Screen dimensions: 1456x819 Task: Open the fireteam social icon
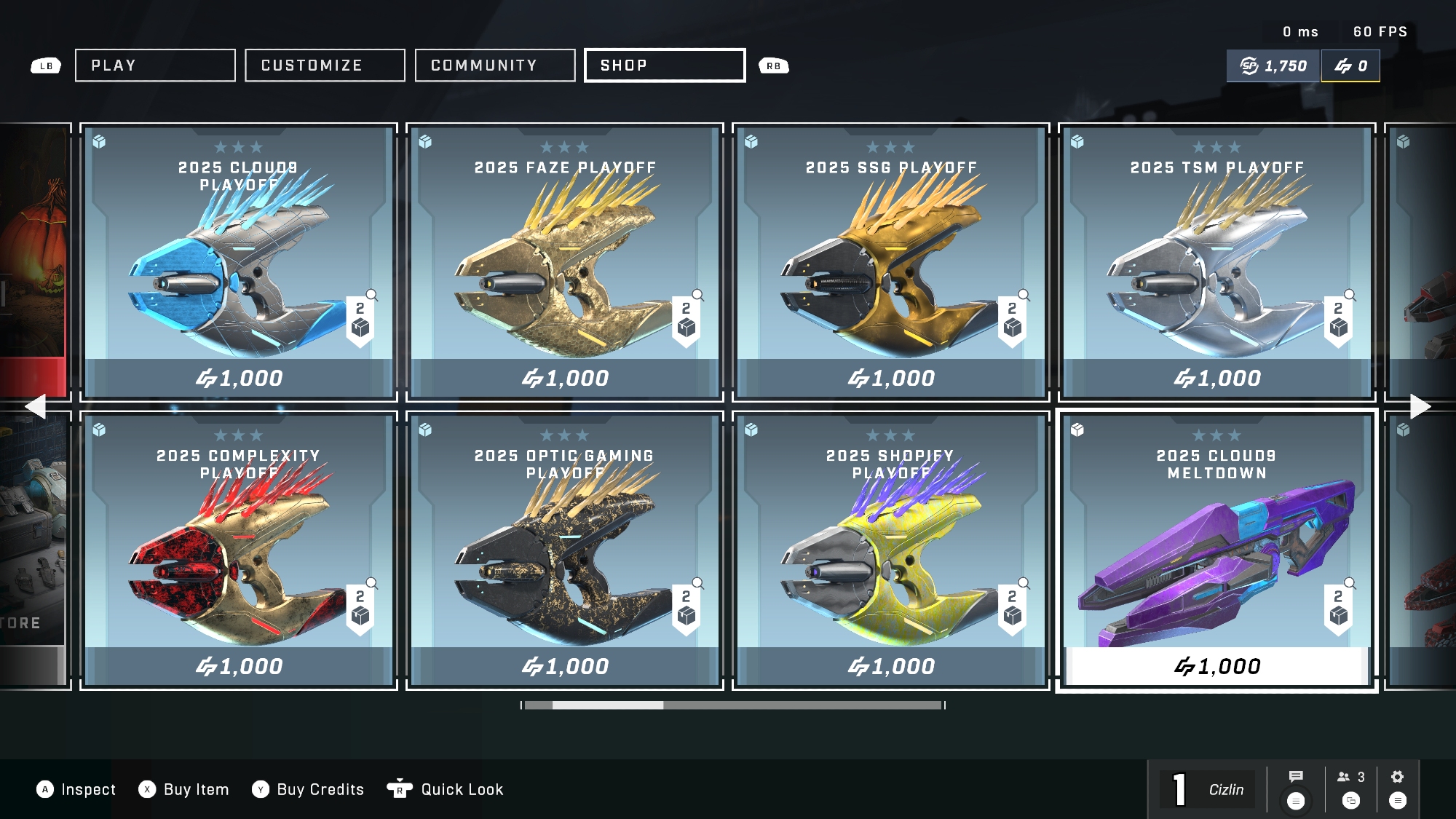tap(1350, 778)
